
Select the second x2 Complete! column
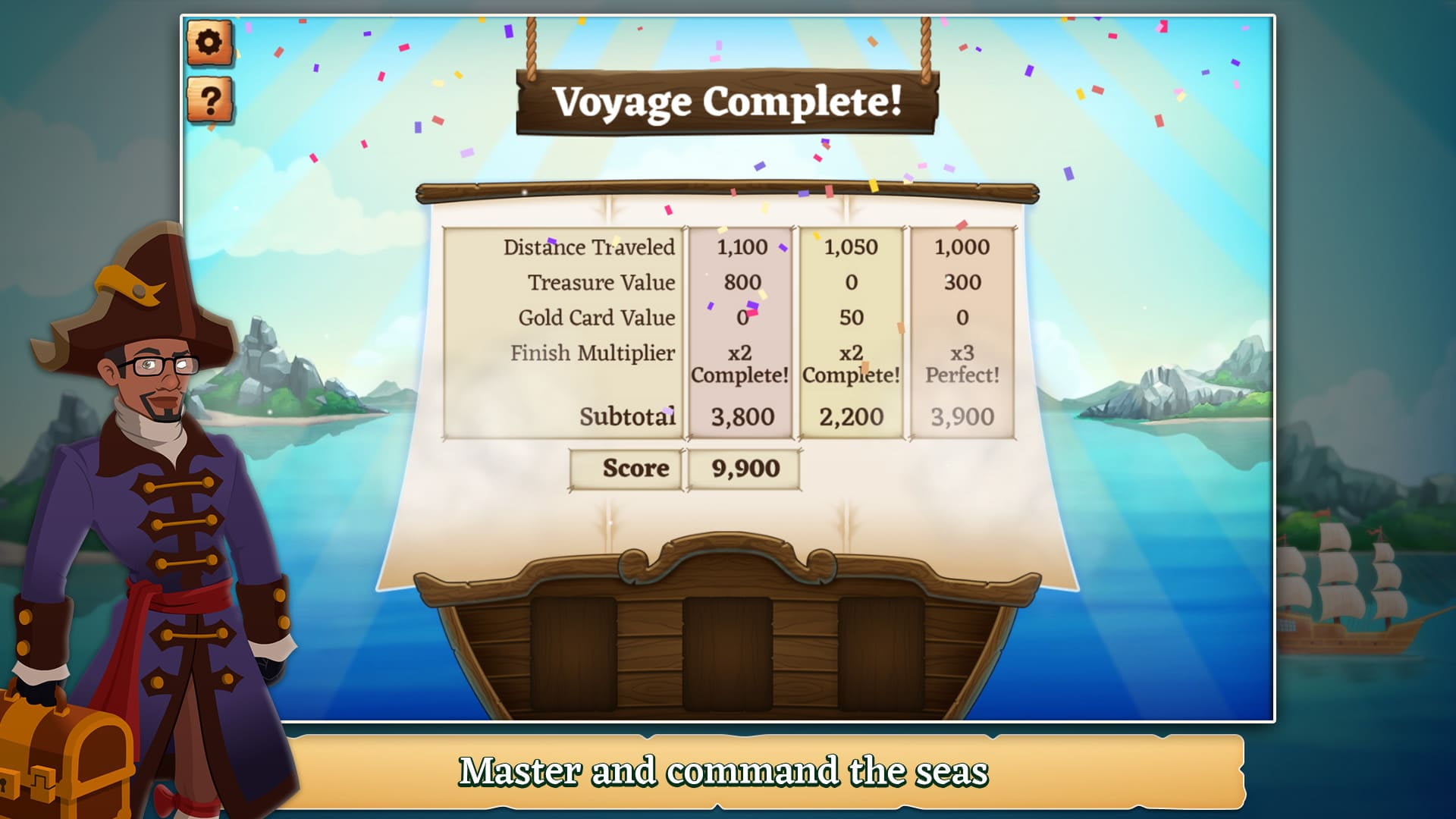click(x=851, y=362)
